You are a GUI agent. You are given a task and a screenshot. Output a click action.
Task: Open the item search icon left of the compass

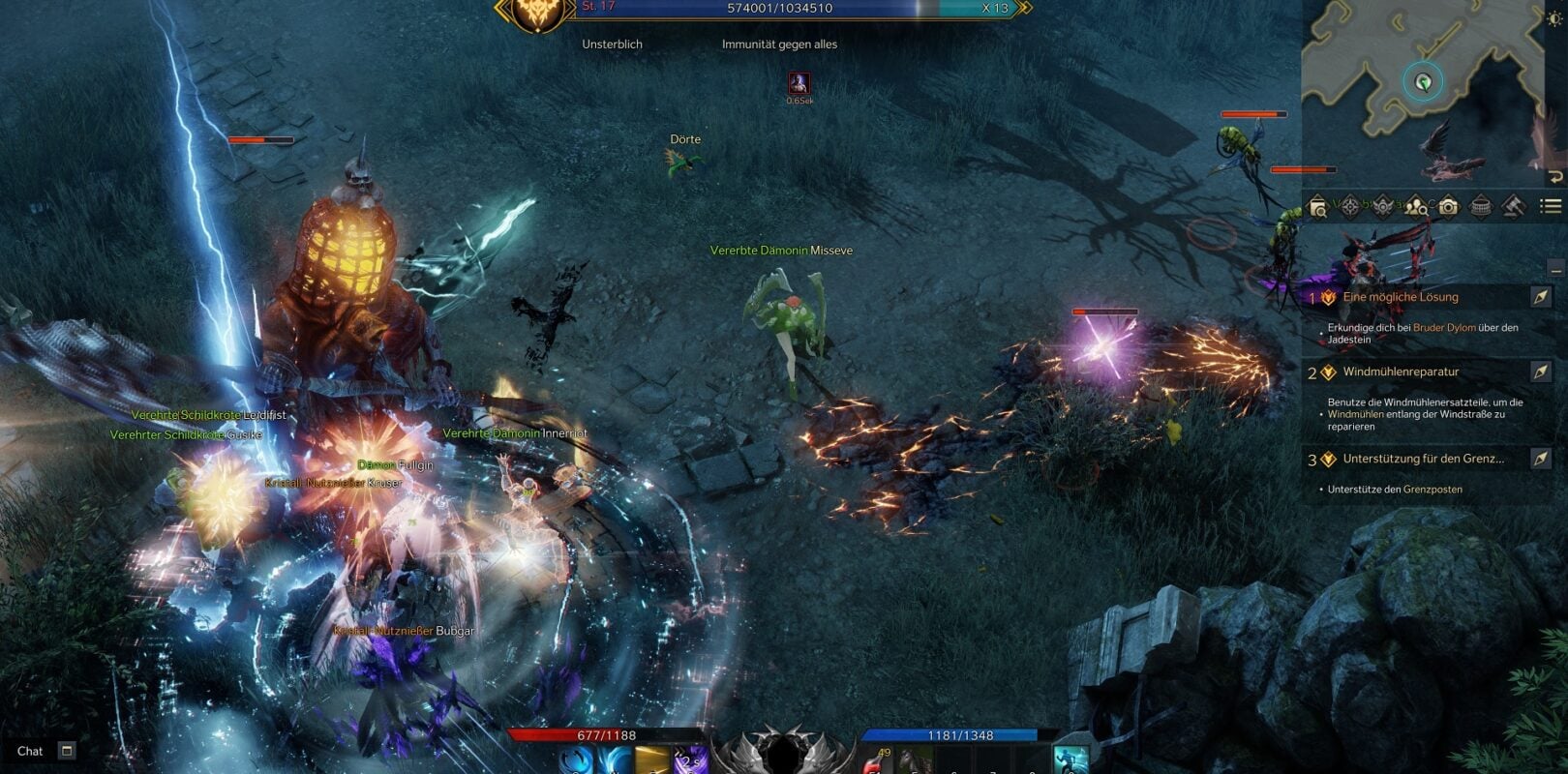1317,206
